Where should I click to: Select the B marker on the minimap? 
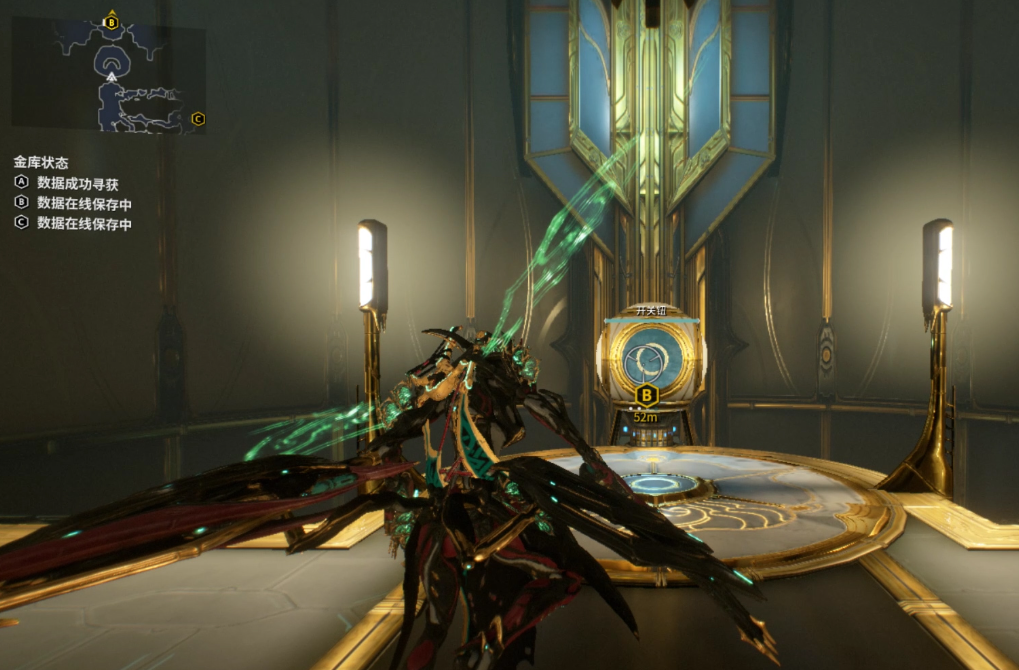pos(111,22)
